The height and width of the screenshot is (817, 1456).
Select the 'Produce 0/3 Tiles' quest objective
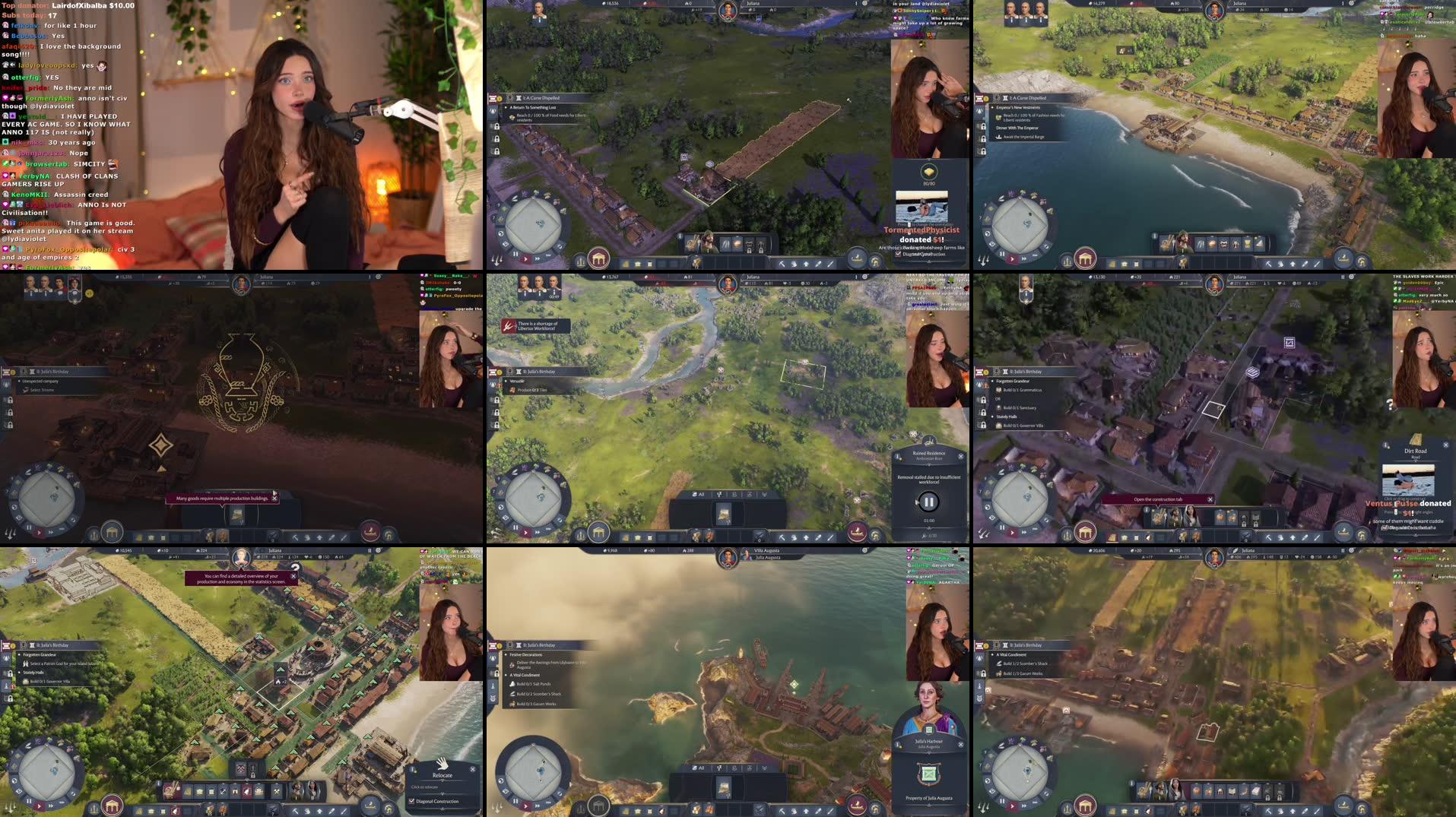(x=532, y=390)
